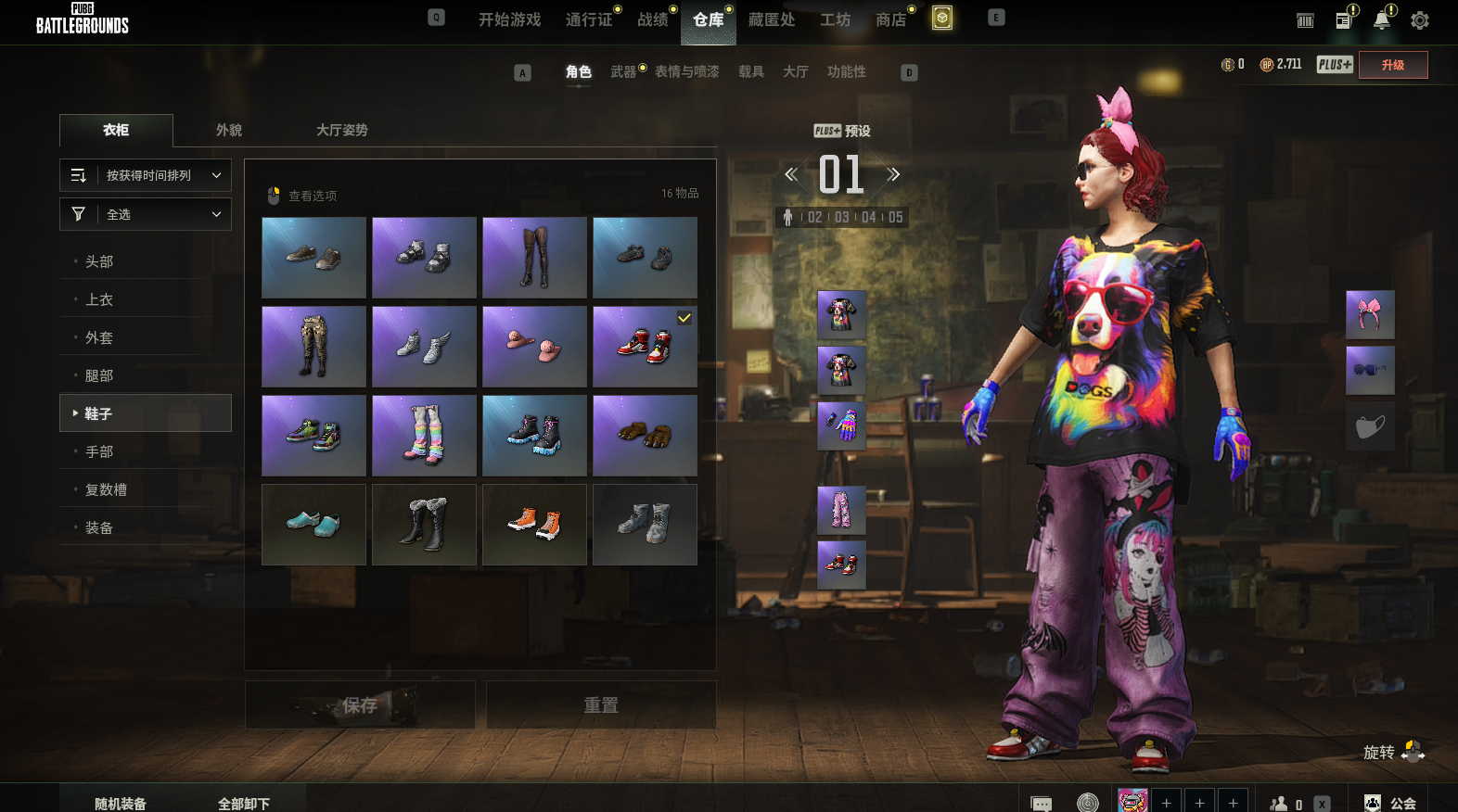Choose the 手部 (Hands) category
Viewport: 1458px width, 812px height.
click(99, 451)
